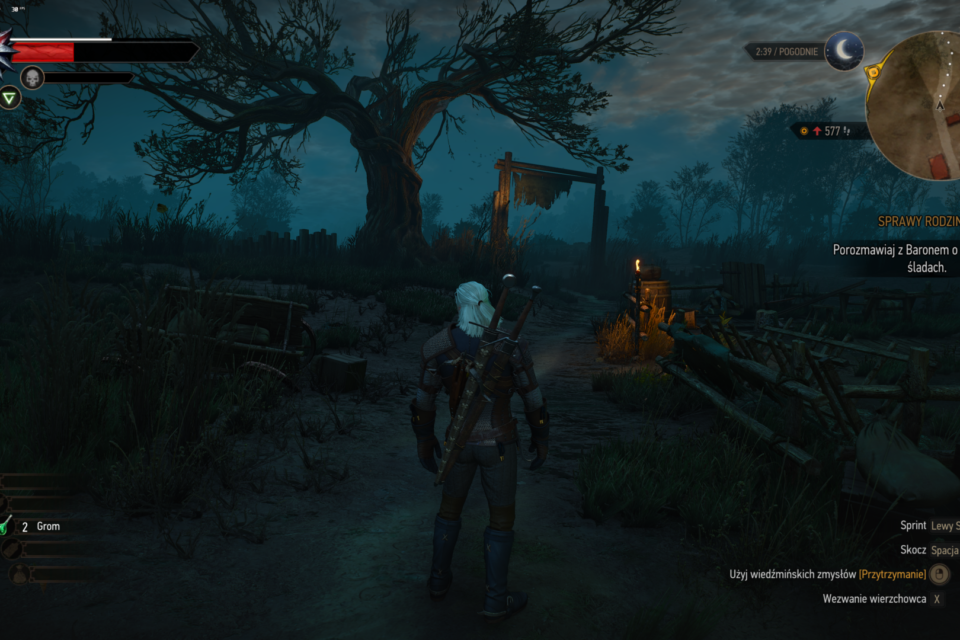Open the Sprawy Rodzinne quest tracker
This screenshot has height=640, width=960.
click(x=918, y=221)
